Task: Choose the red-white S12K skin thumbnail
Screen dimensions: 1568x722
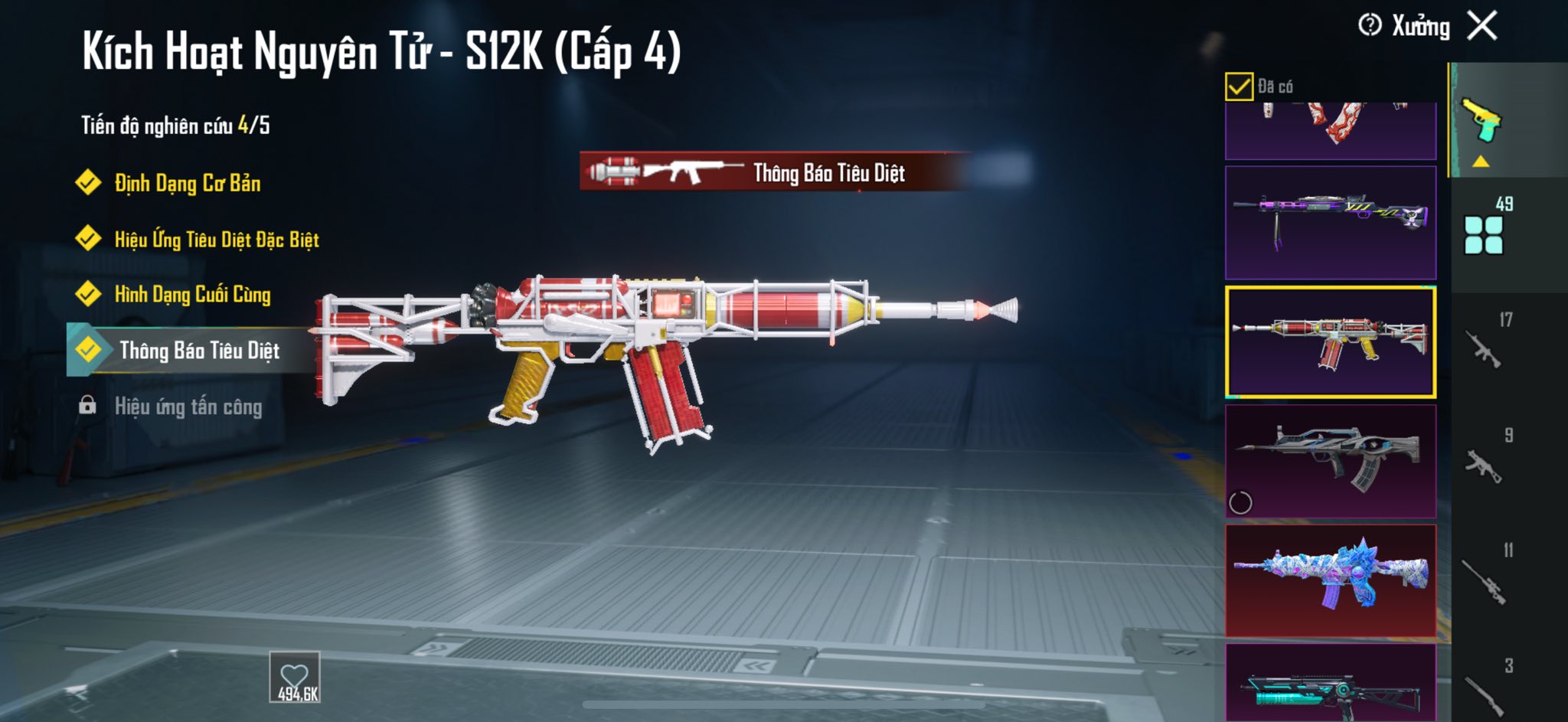Action: [x=1331, y=342]
